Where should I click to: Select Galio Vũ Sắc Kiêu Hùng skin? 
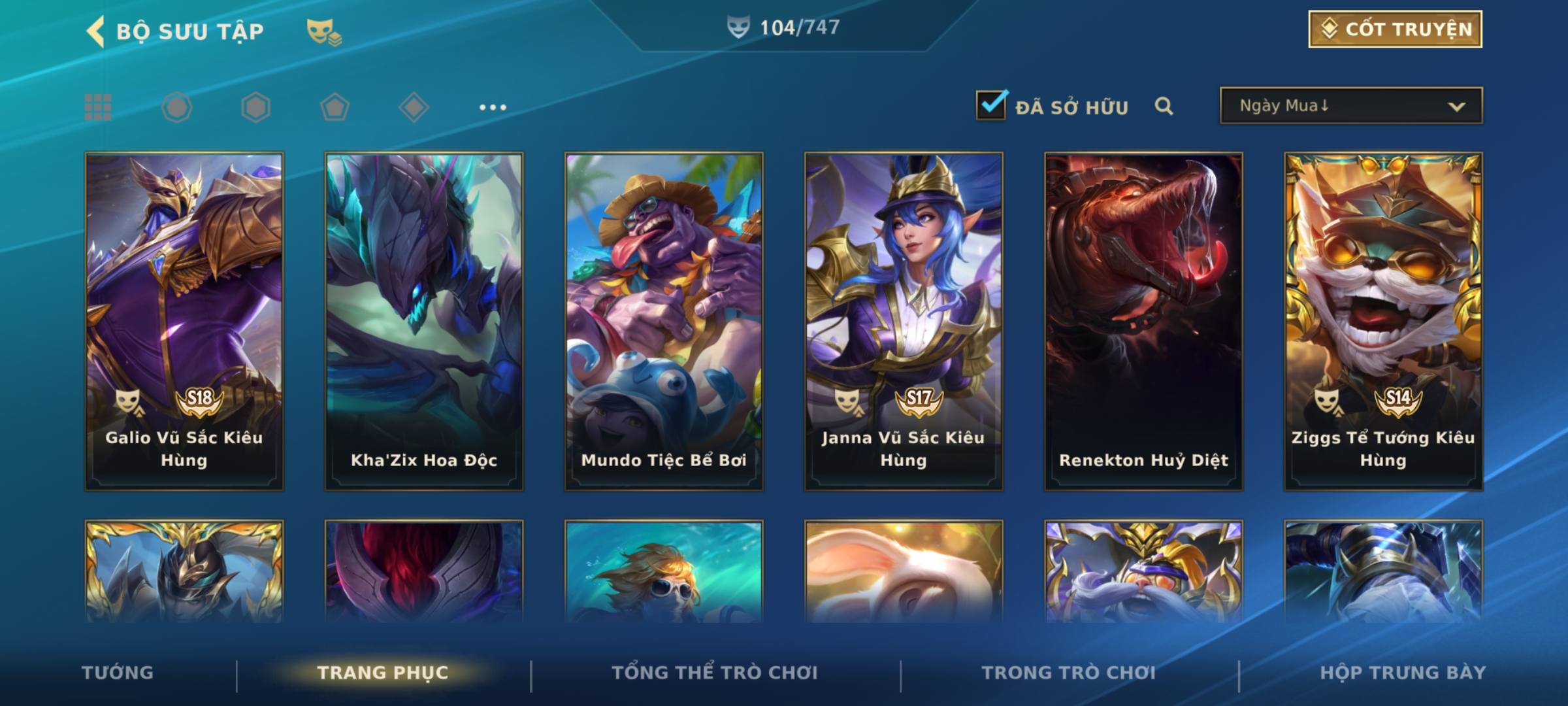point(184,321)
